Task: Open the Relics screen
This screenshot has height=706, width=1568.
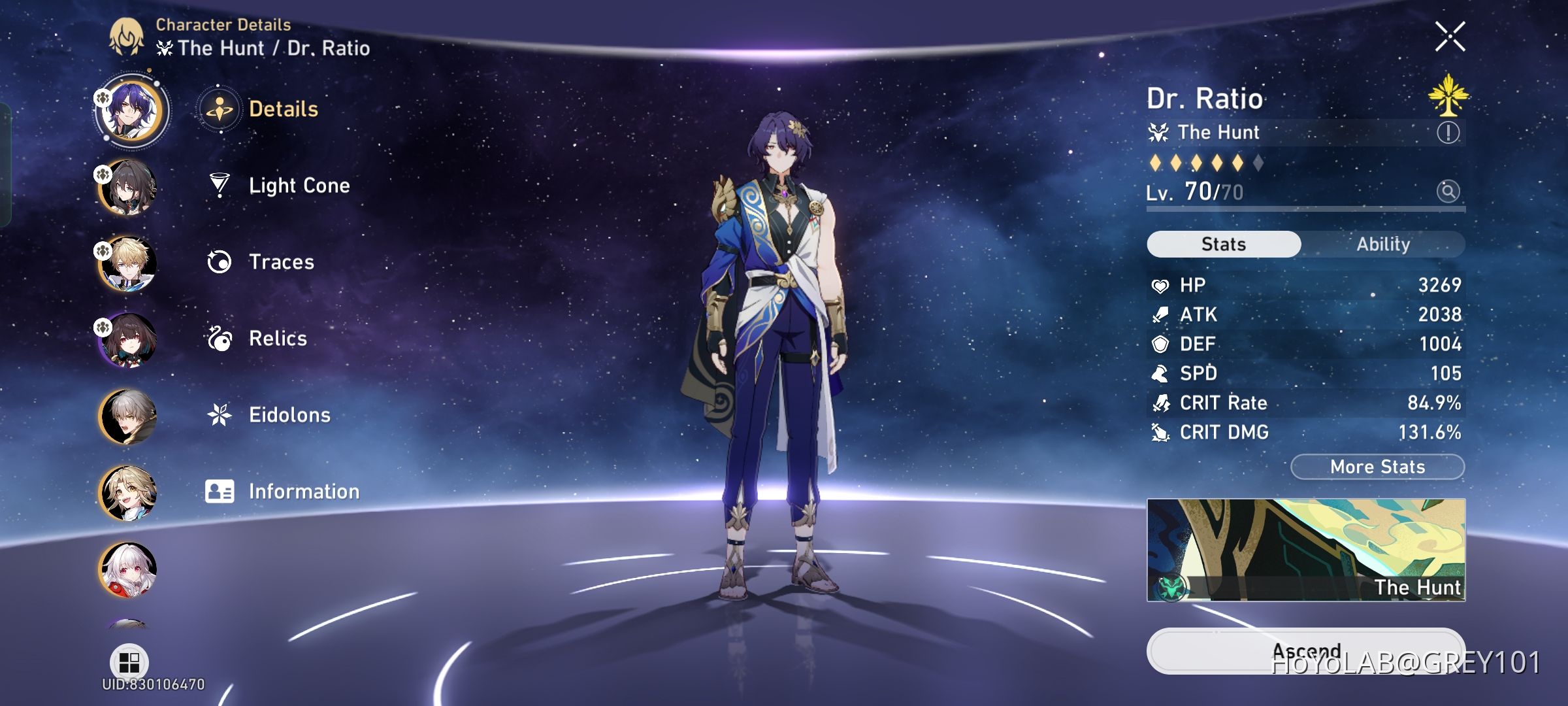Action: pos(278,339)
